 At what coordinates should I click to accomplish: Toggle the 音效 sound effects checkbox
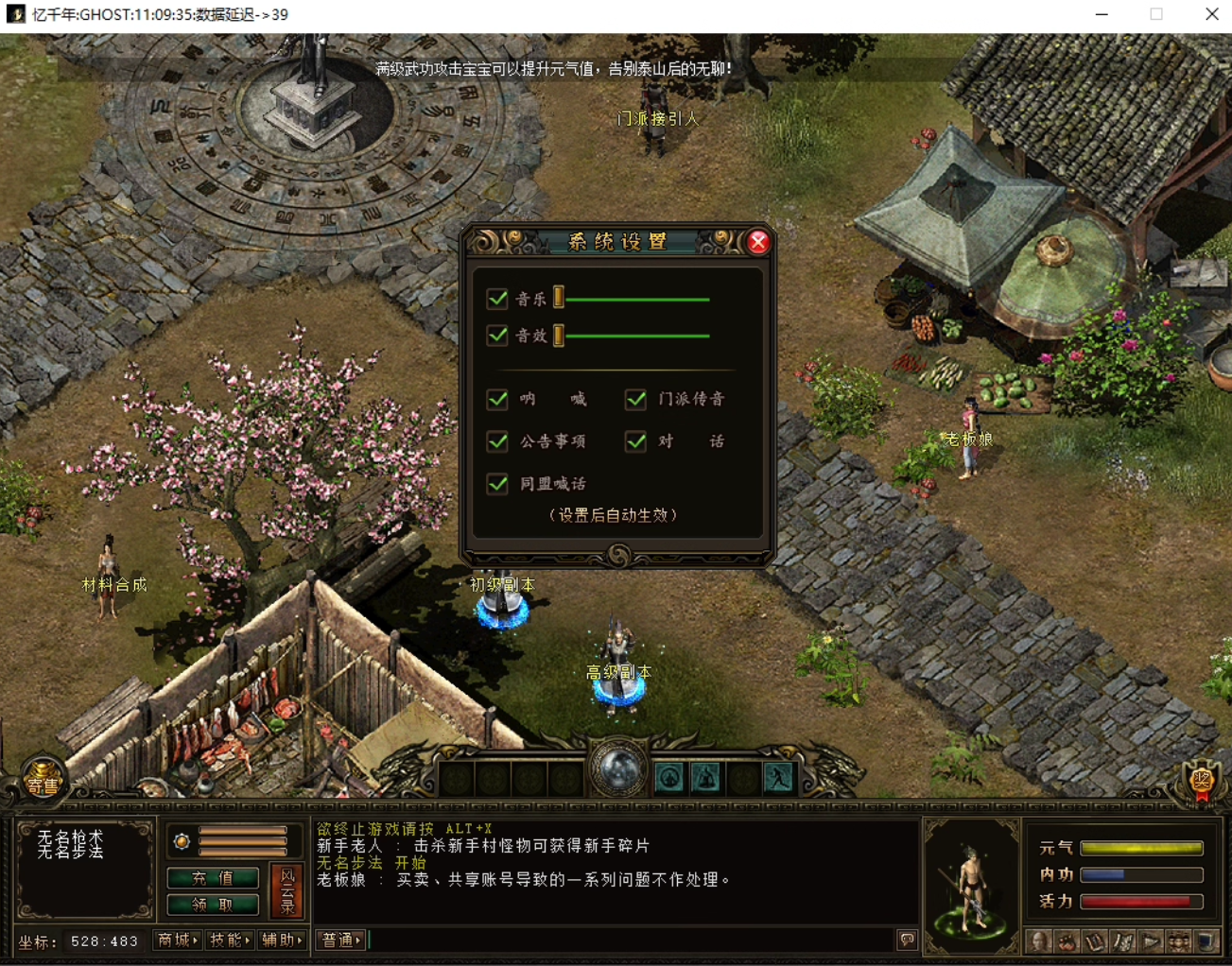tap(497, 336)
